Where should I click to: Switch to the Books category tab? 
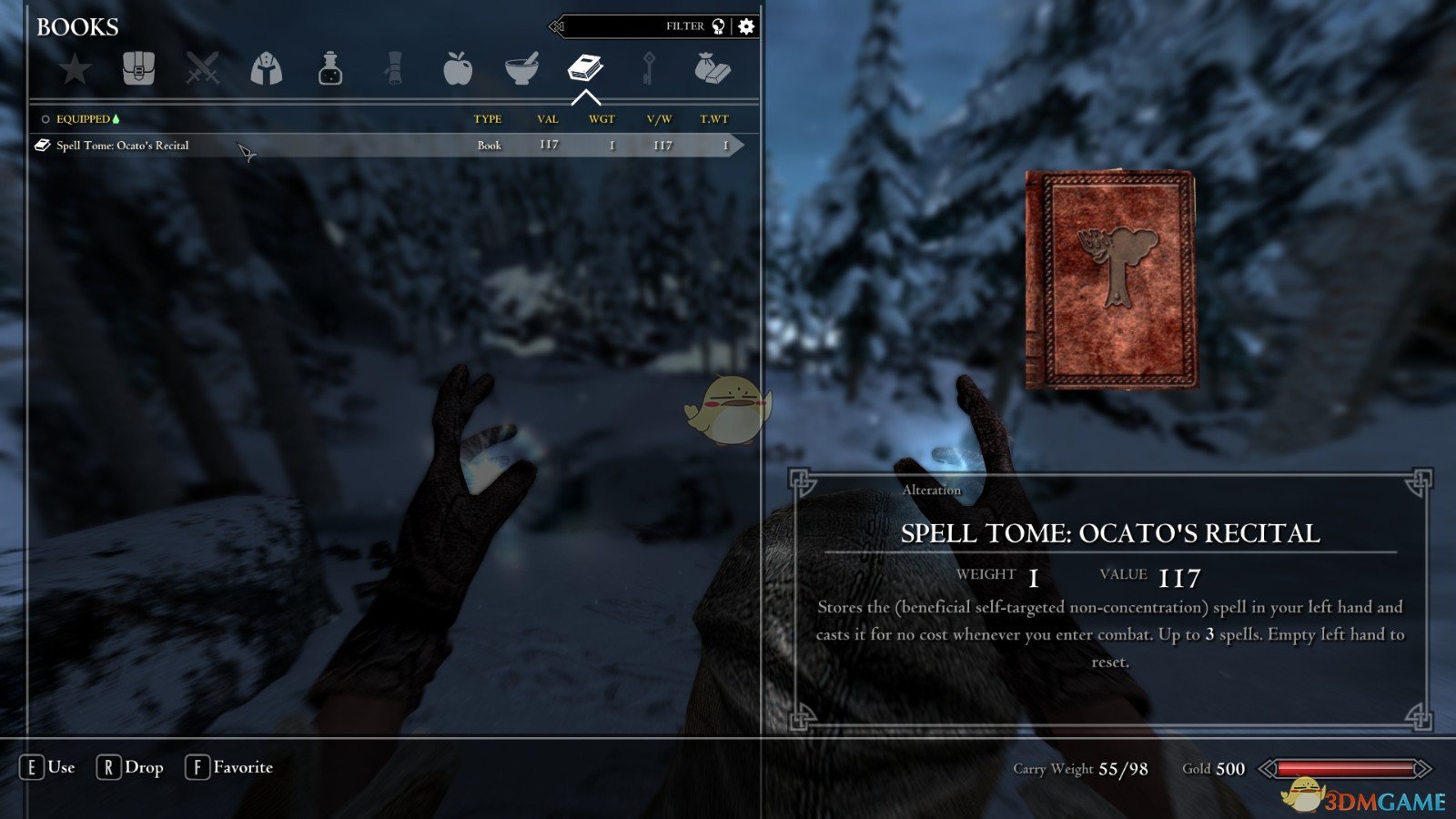pos(587,66)
